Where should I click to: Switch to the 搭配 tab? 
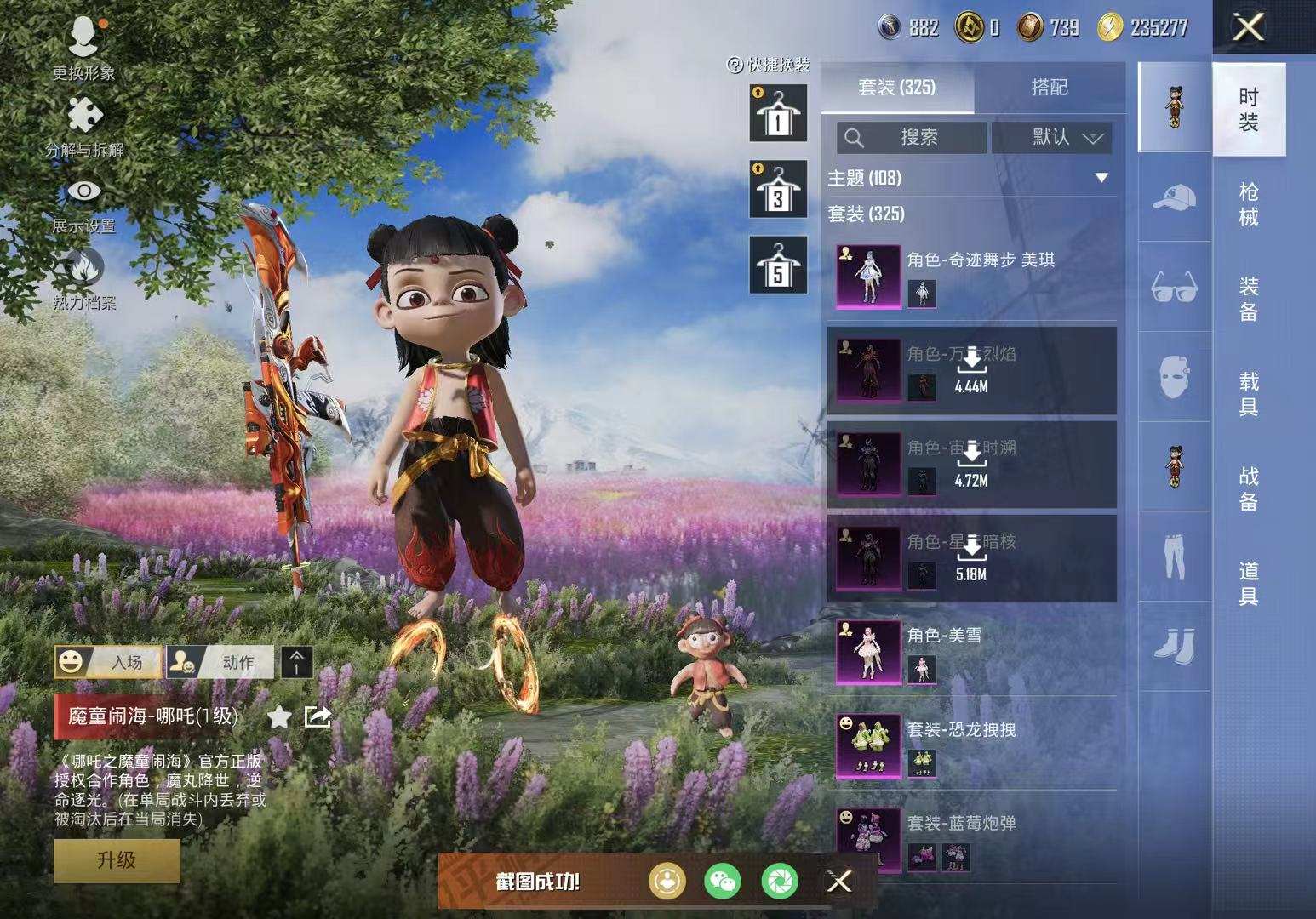tap(1049, 87)
